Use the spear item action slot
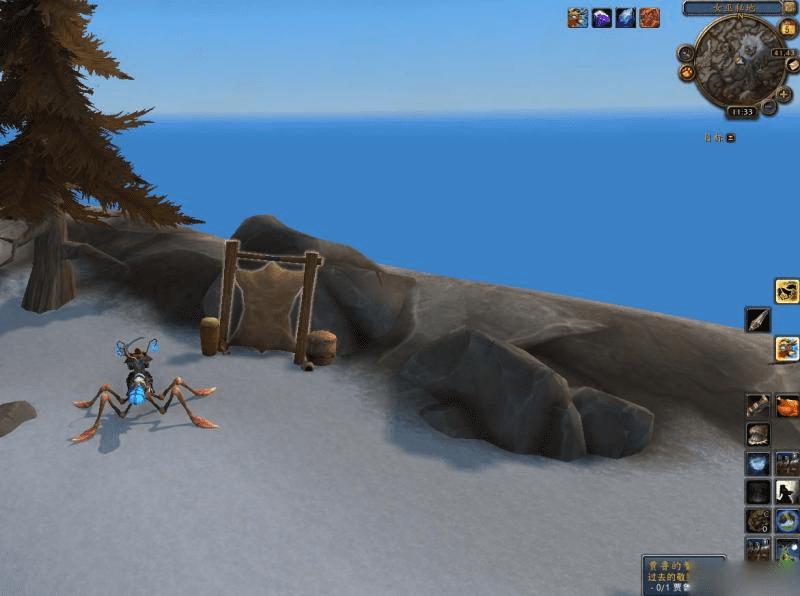The image size is (800, 596). point(758,319)
